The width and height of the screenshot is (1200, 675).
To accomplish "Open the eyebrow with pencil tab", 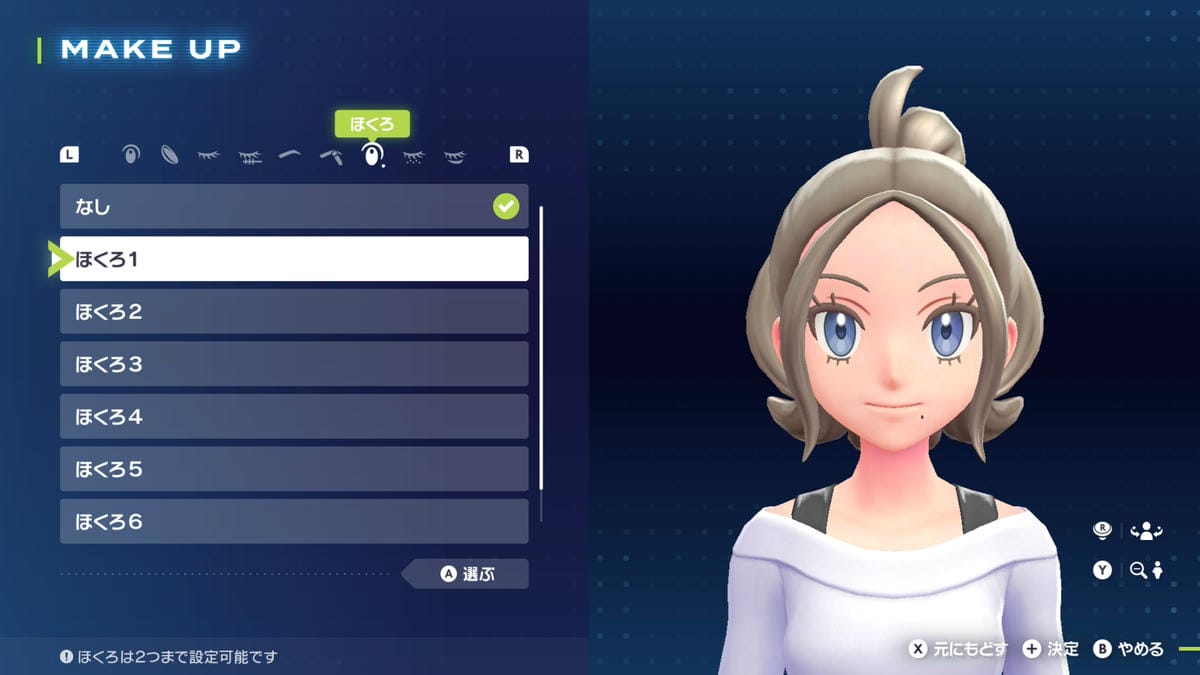I will 331,156.
